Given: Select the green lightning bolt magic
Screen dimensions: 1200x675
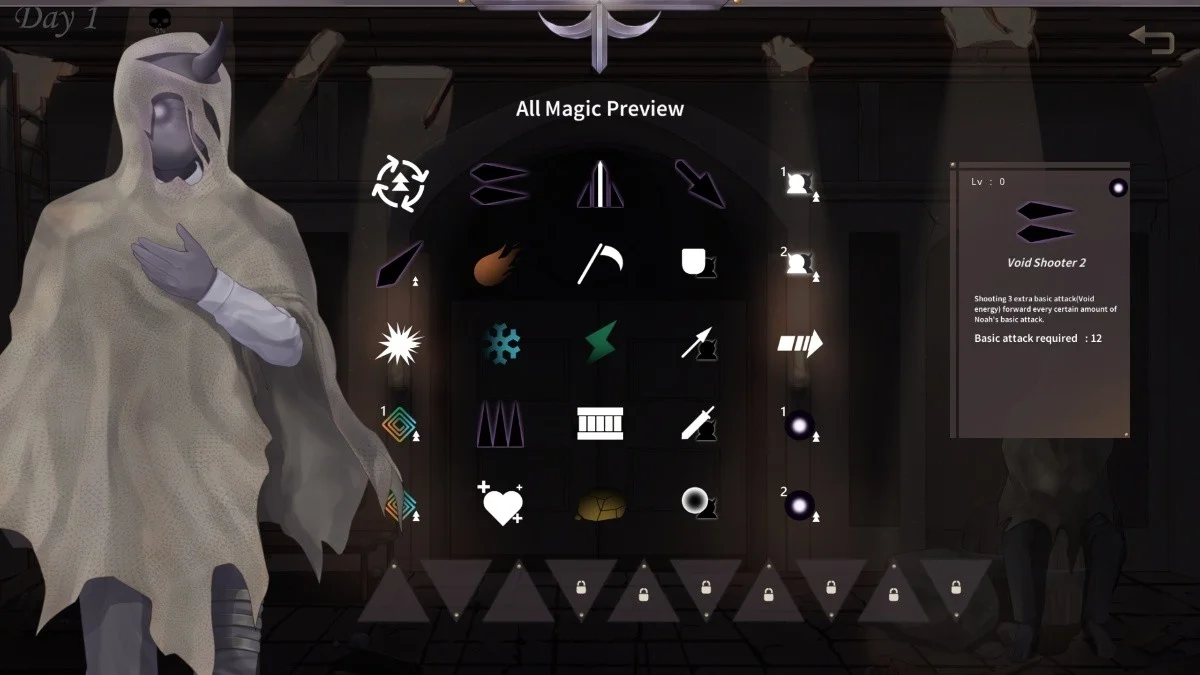Looking at the screenshot, I should pos(600,344).
